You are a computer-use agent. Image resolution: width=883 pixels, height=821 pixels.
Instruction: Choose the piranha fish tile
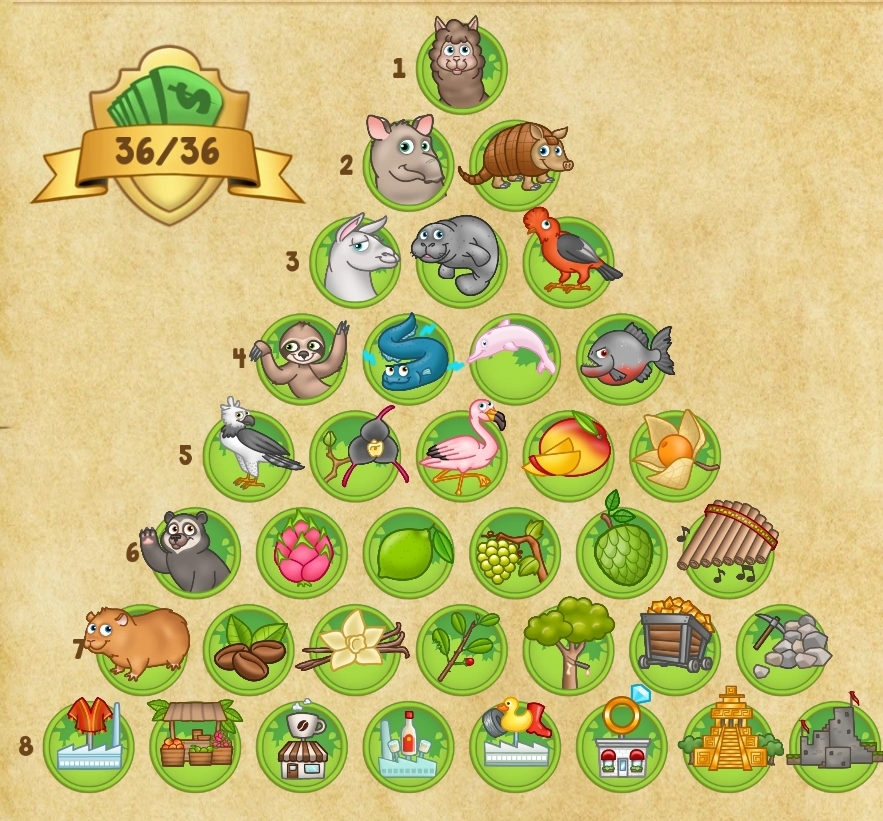pyautogui.click(x=621, y=356)
